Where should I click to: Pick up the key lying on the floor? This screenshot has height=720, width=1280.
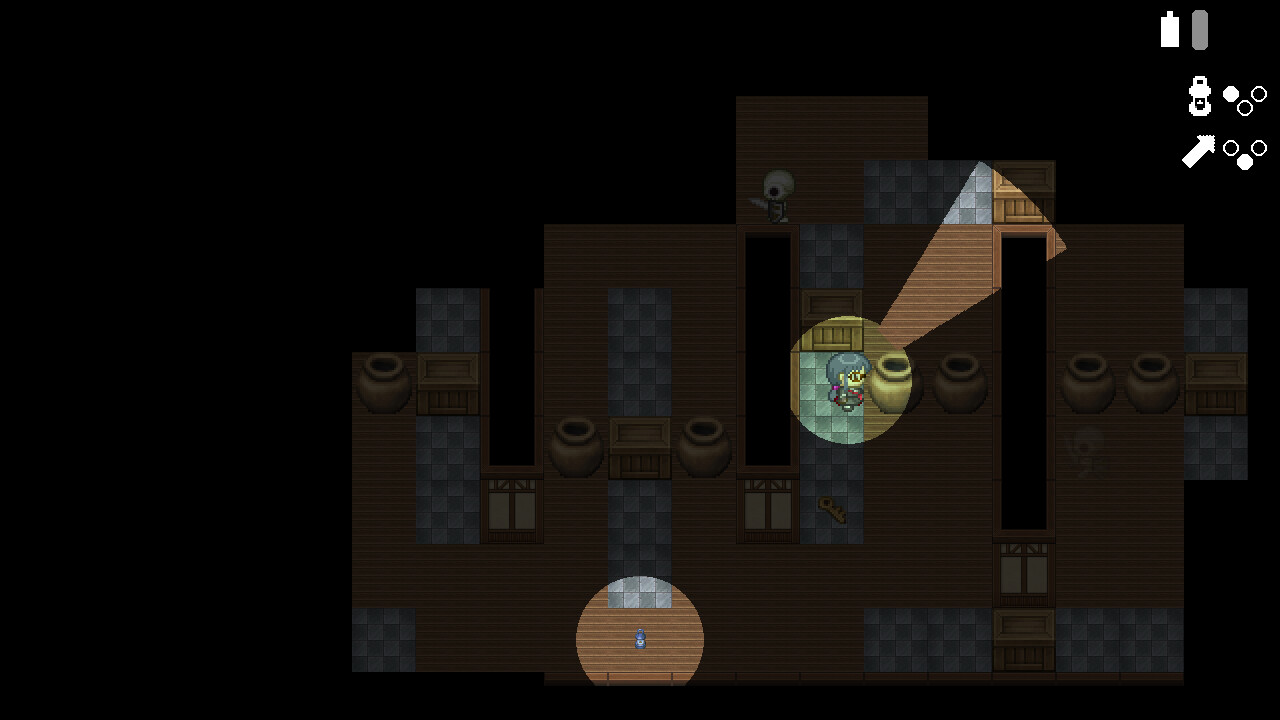[x=830, y=511]
